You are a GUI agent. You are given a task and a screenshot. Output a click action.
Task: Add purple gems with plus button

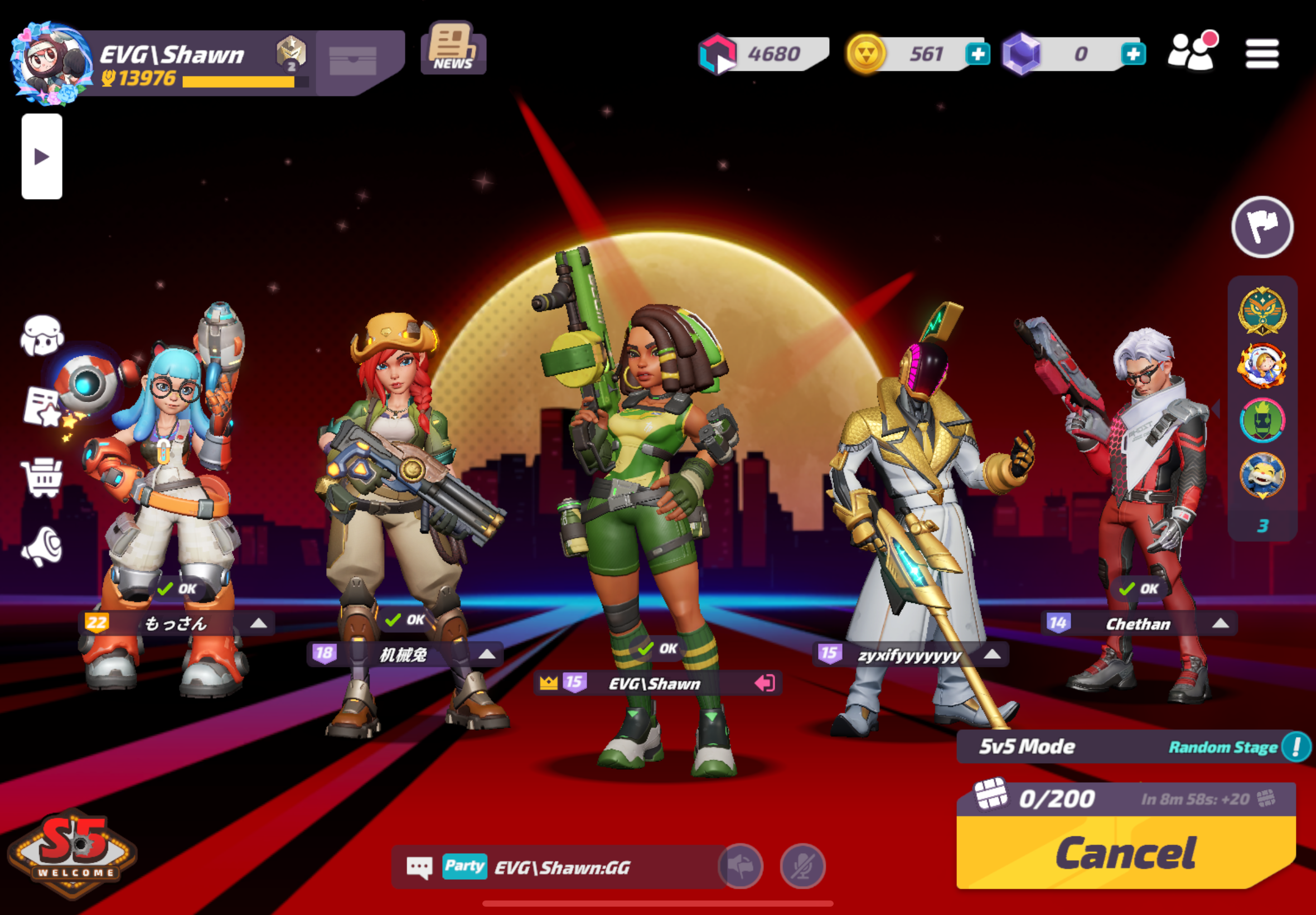coord(1133,55)
